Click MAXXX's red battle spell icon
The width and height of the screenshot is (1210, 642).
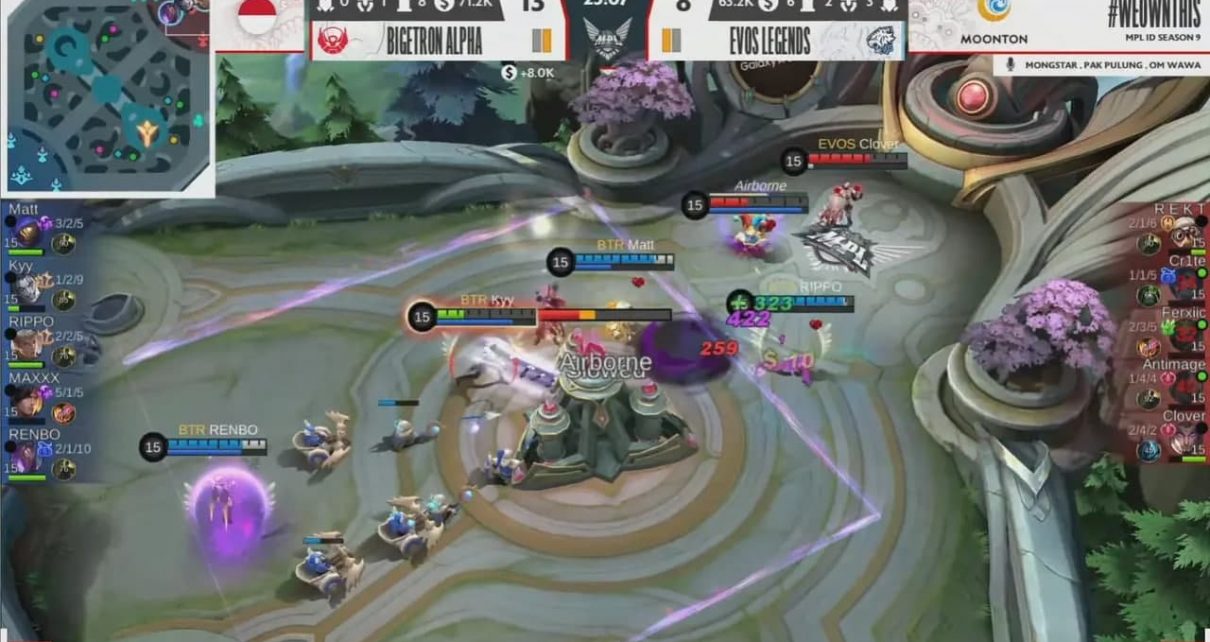pos(64,412)
